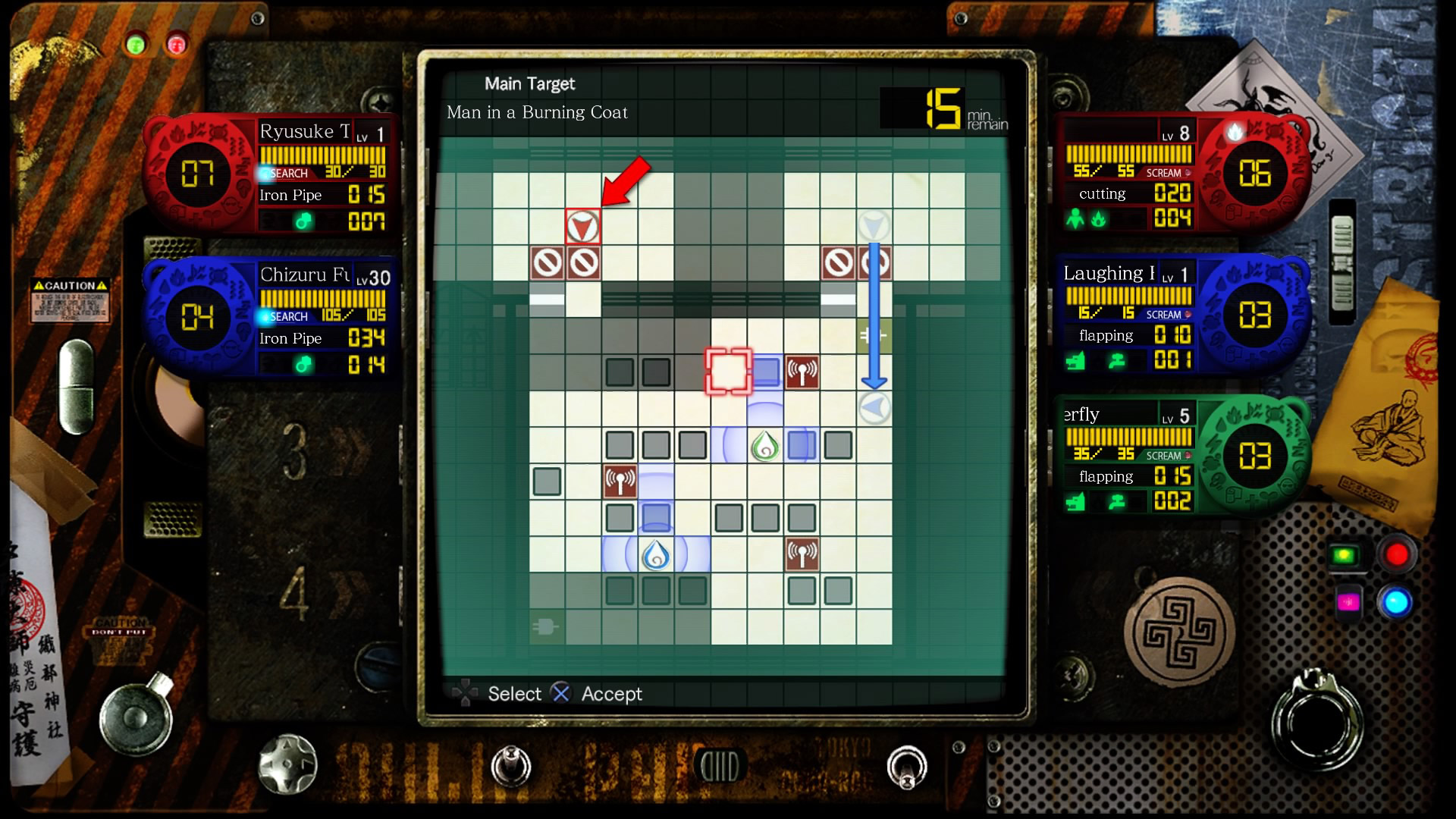Select the faded downward arrow marker above the blue path
1456x819 pixels.
click(874, 225)
